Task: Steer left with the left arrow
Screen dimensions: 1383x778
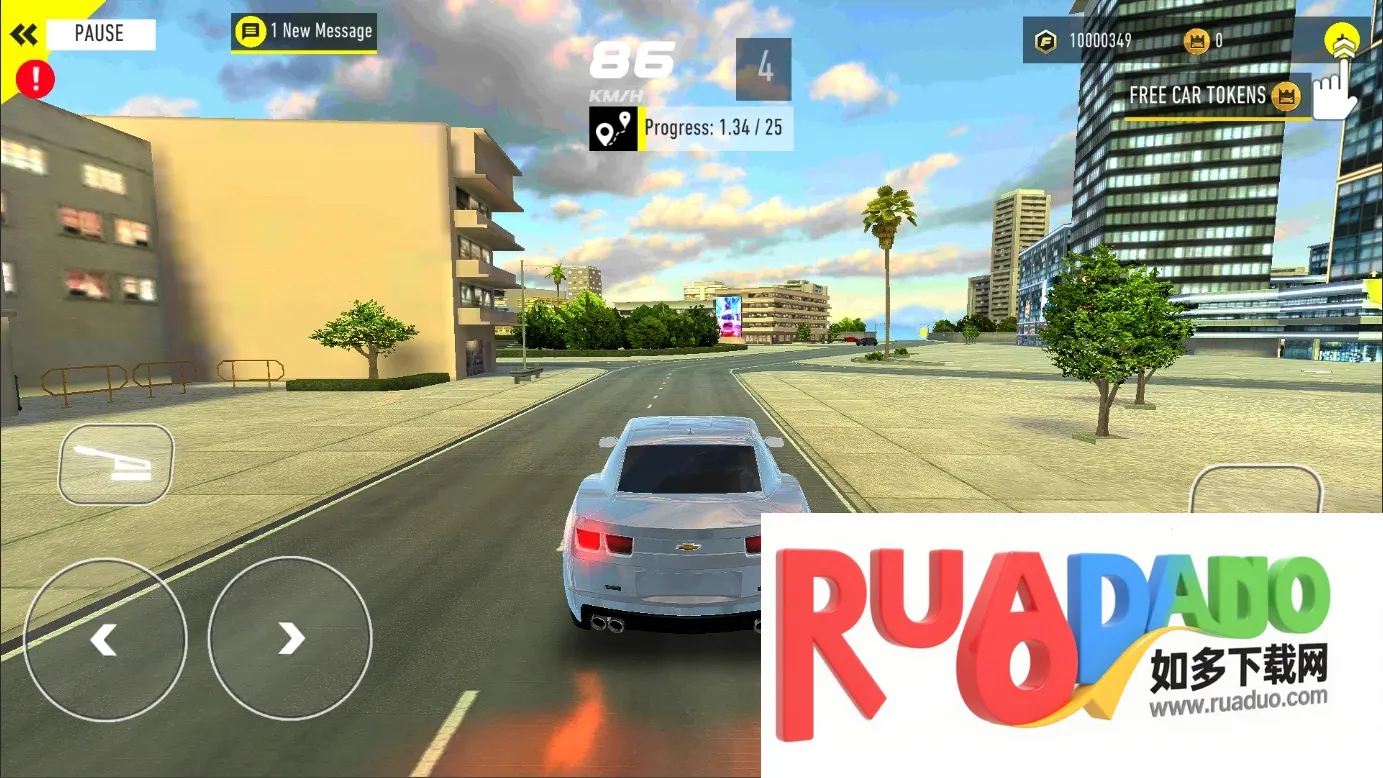Action: (x=105, y=638)
